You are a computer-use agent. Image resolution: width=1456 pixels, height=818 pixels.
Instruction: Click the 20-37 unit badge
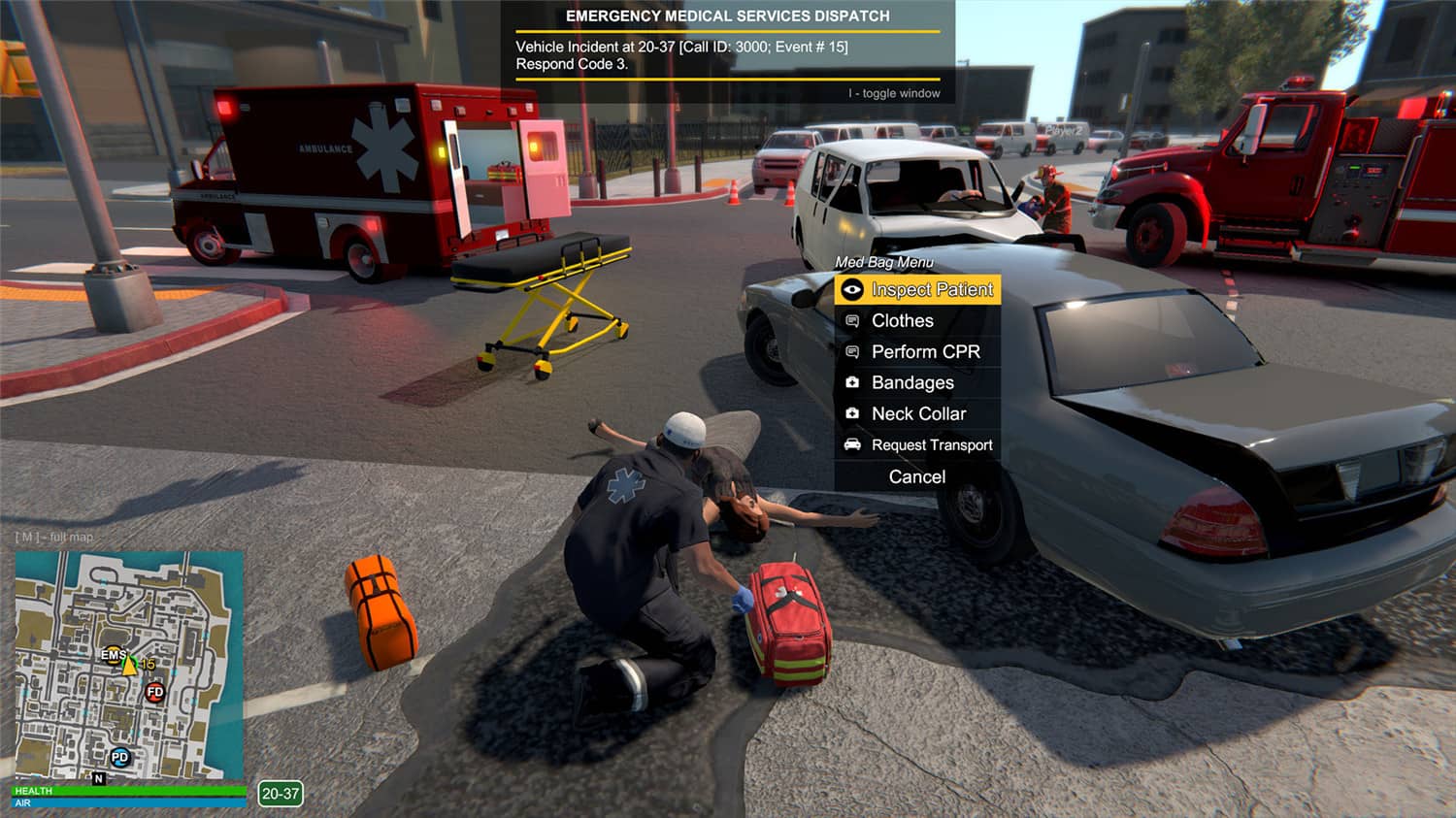point(278,793)
